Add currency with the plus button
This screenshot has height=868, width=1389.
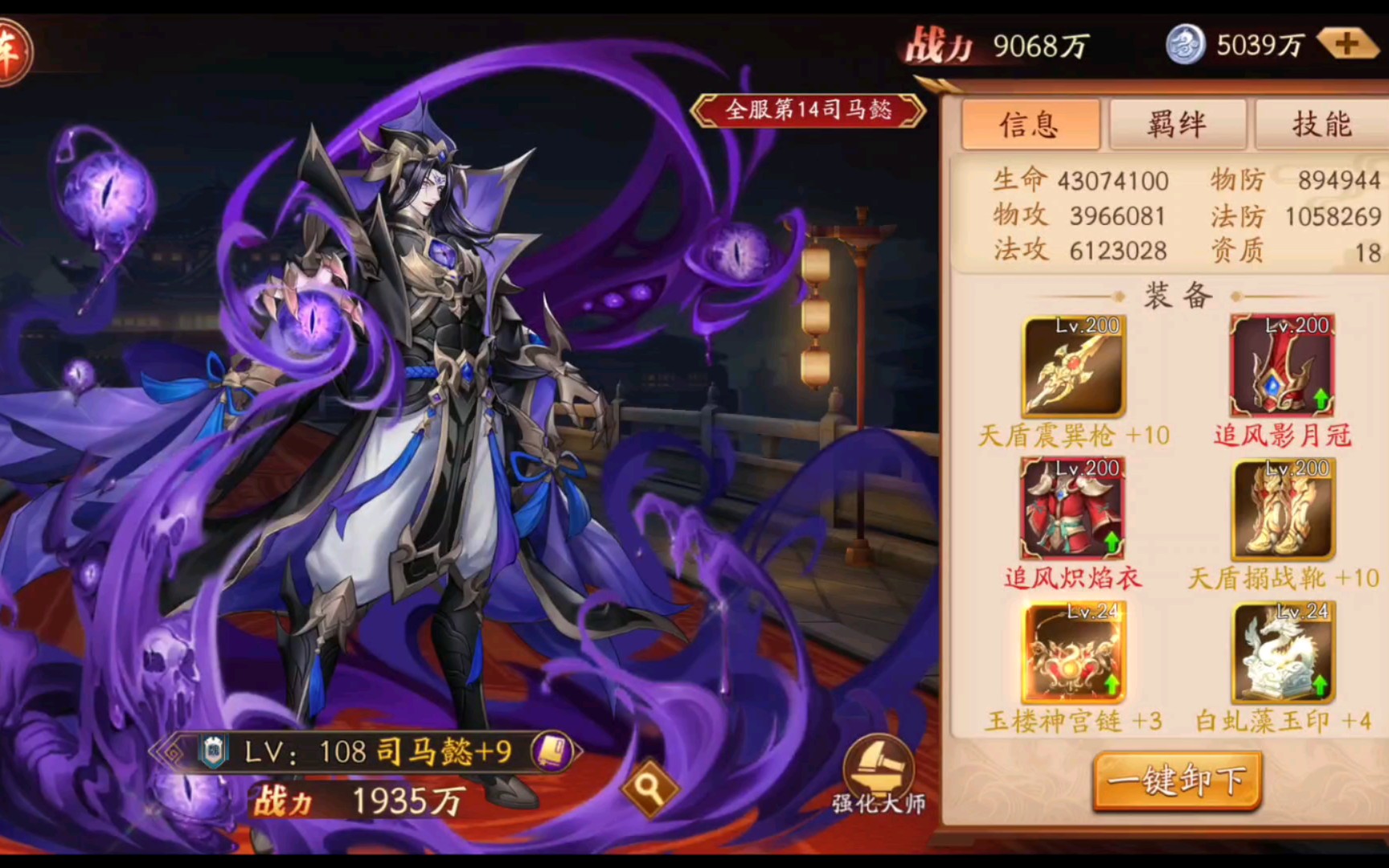[1348, 44]
